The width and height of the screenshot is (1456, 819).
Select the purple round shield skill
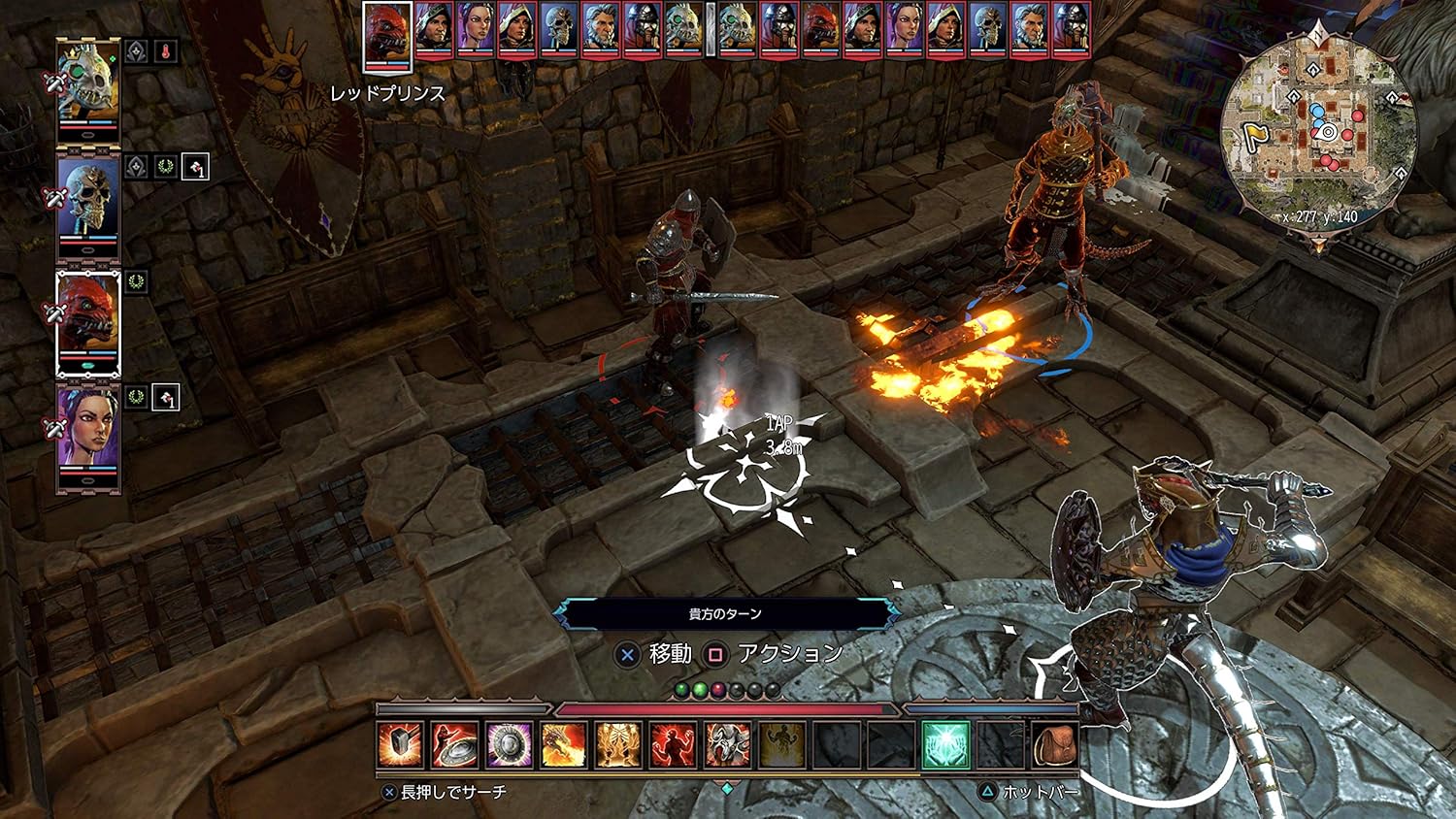tap(509, 745)
